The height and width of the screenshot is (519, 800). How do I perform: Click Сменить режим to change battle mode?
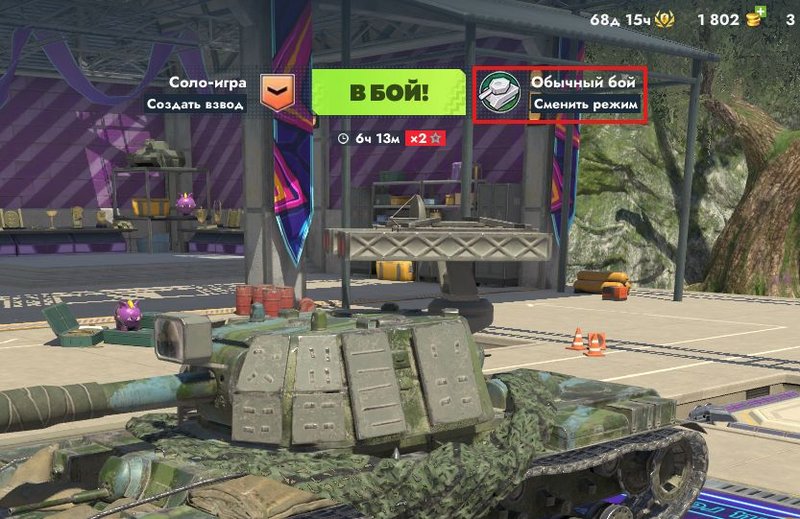585,104
